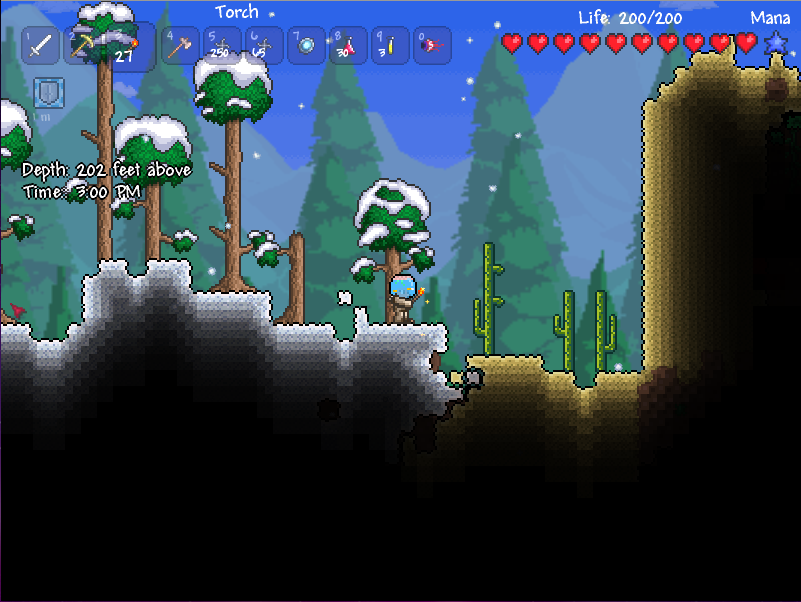This screenshot has height=602, width=801.
Task: Select the red potion stack of 30
Action: pos(348,45)
